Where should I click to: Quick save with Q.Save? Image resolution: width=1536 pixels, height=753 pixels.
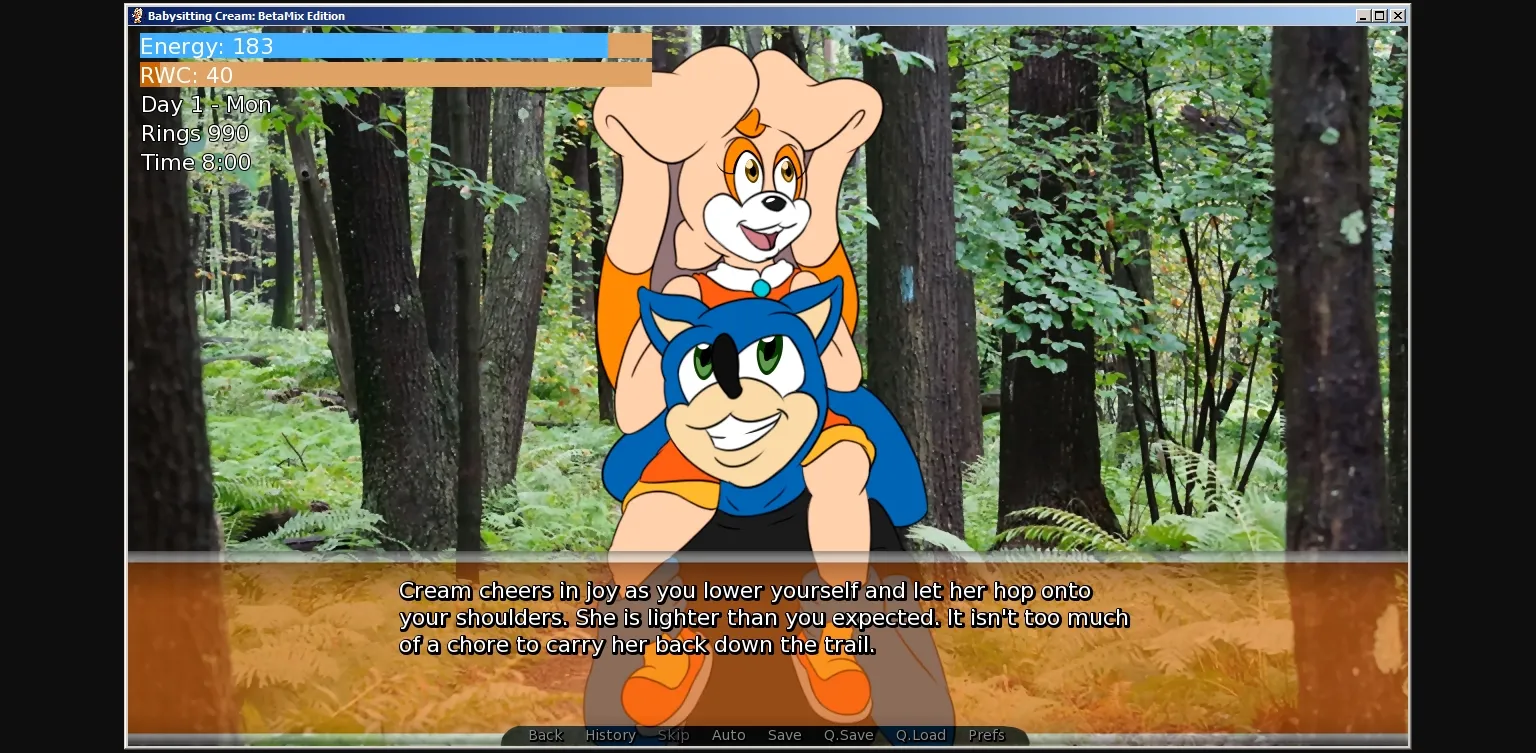click(x=848, y=735)
